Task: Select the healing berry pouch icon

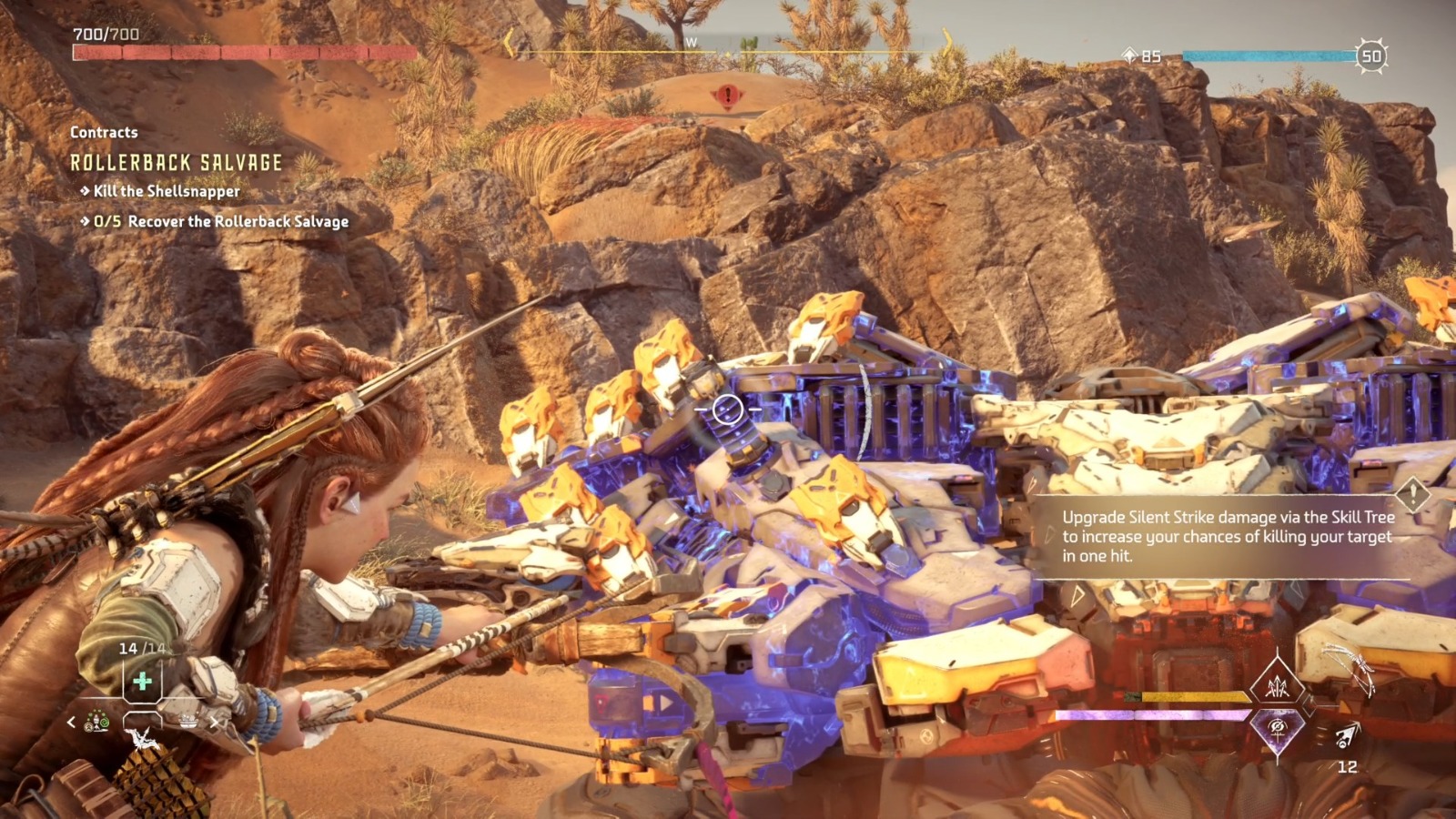Action: [141, 681]
